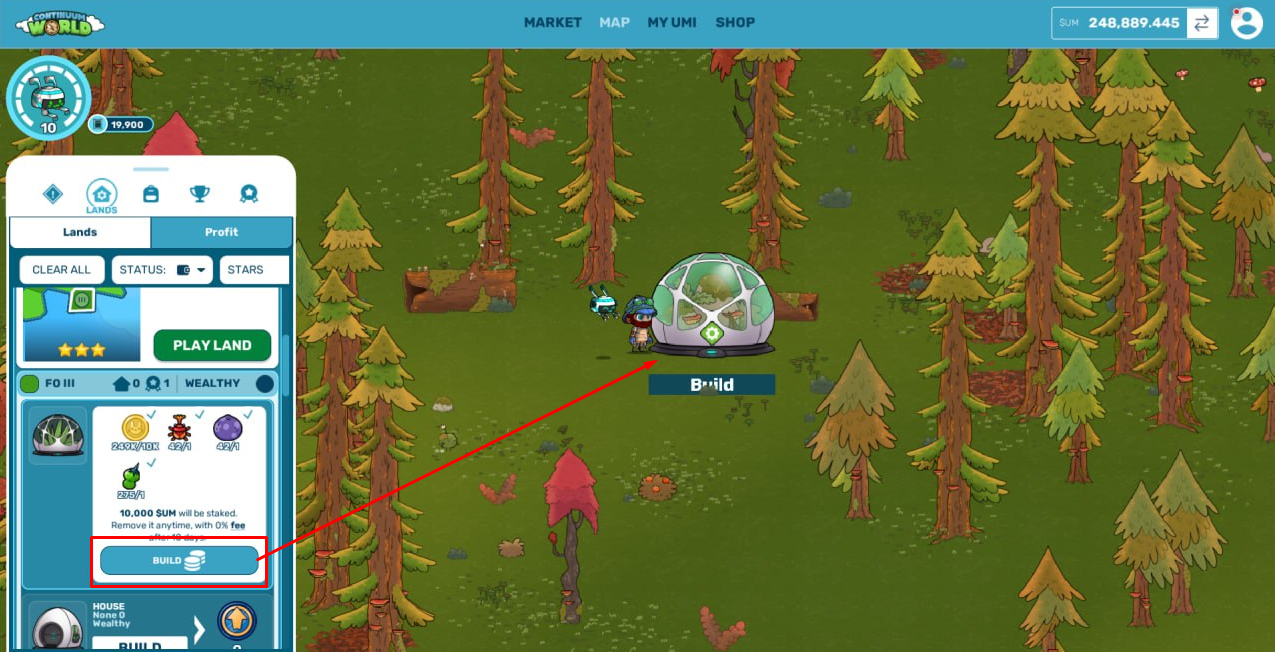Image resolution: width=1275 pixels, height=652 pixels.
Task: Click the Build button with coins icon
Action: click(179, 561)
